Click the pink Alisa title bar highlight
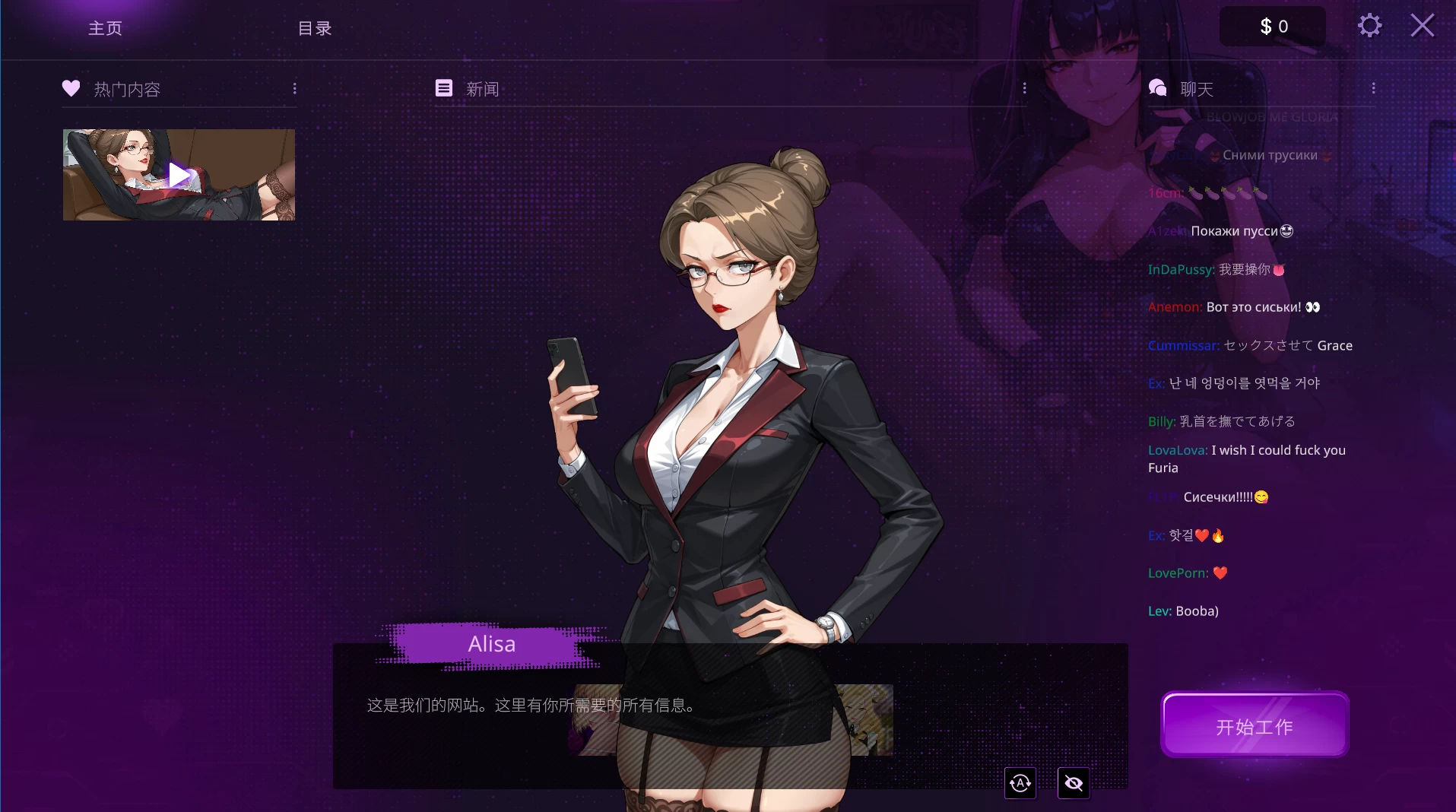 491,644
